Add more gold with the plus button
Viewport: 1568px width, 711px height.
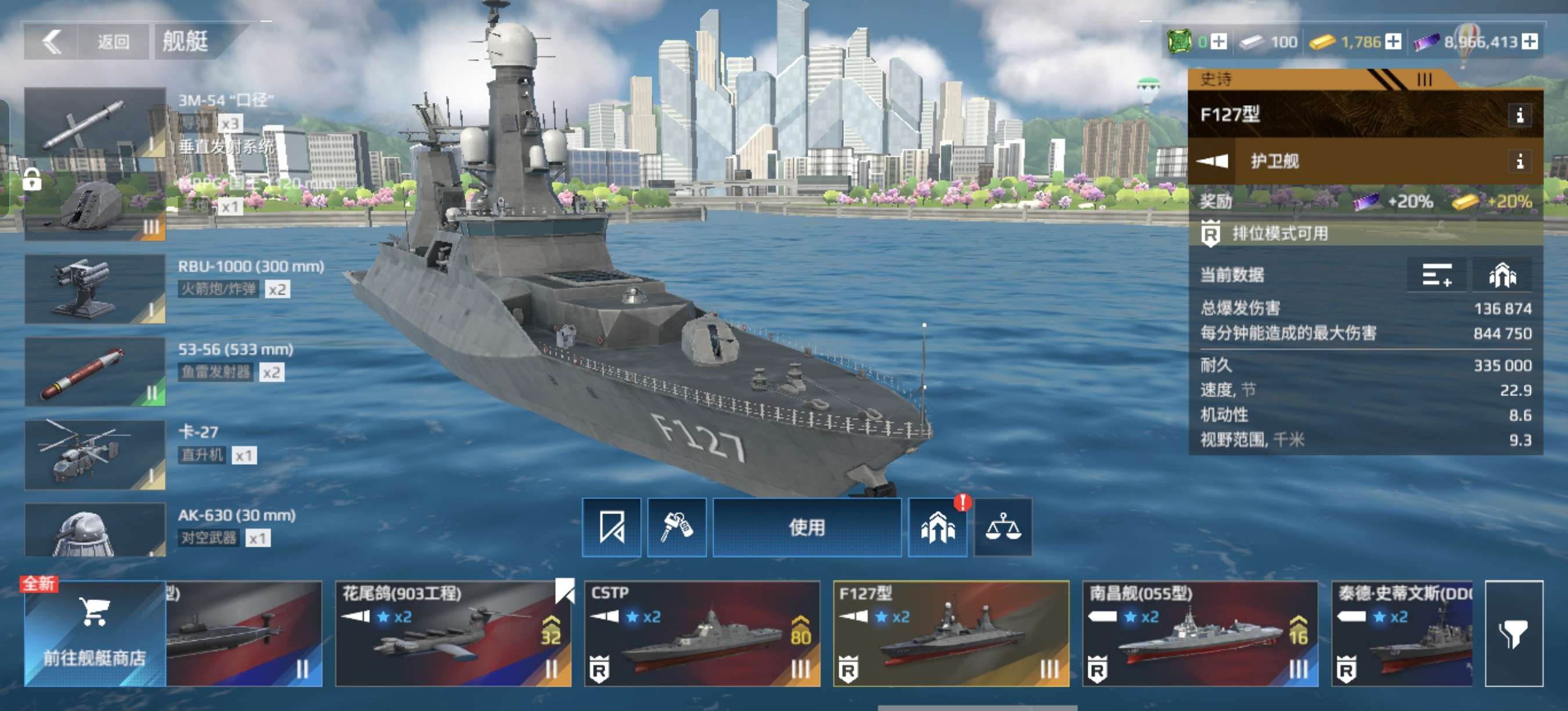pos(1393,41)
